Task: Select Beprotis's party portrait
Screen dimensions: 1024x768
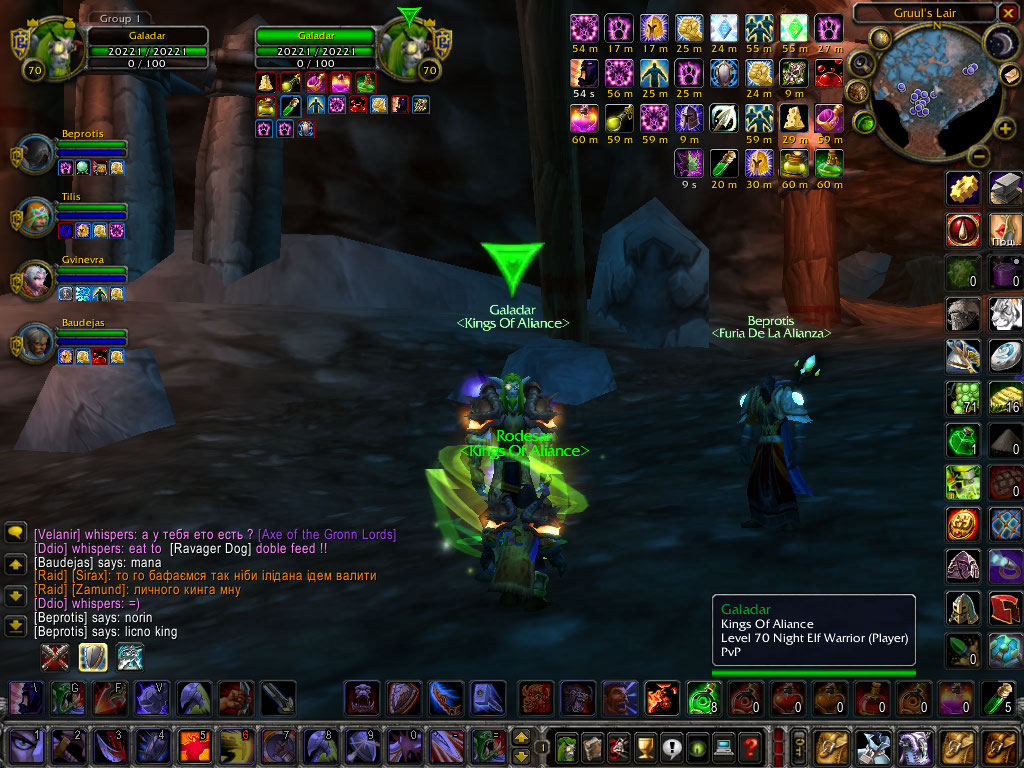Action: (x=38, y=154)
